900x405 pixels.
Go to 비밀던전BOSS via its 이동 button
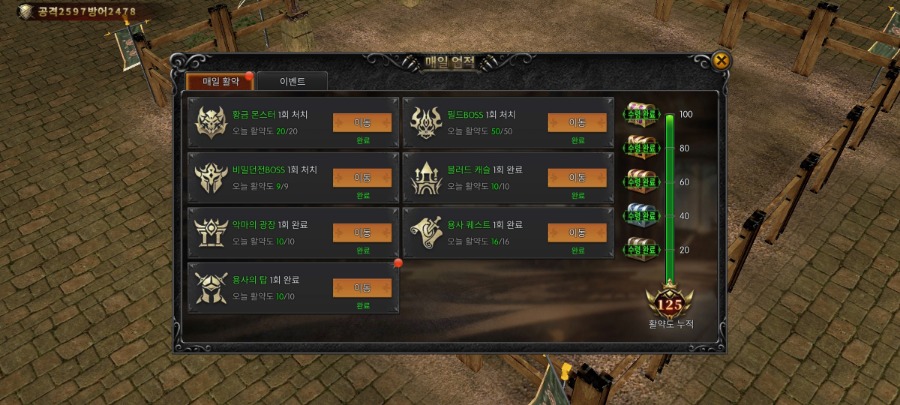click(x=362, y=177)
